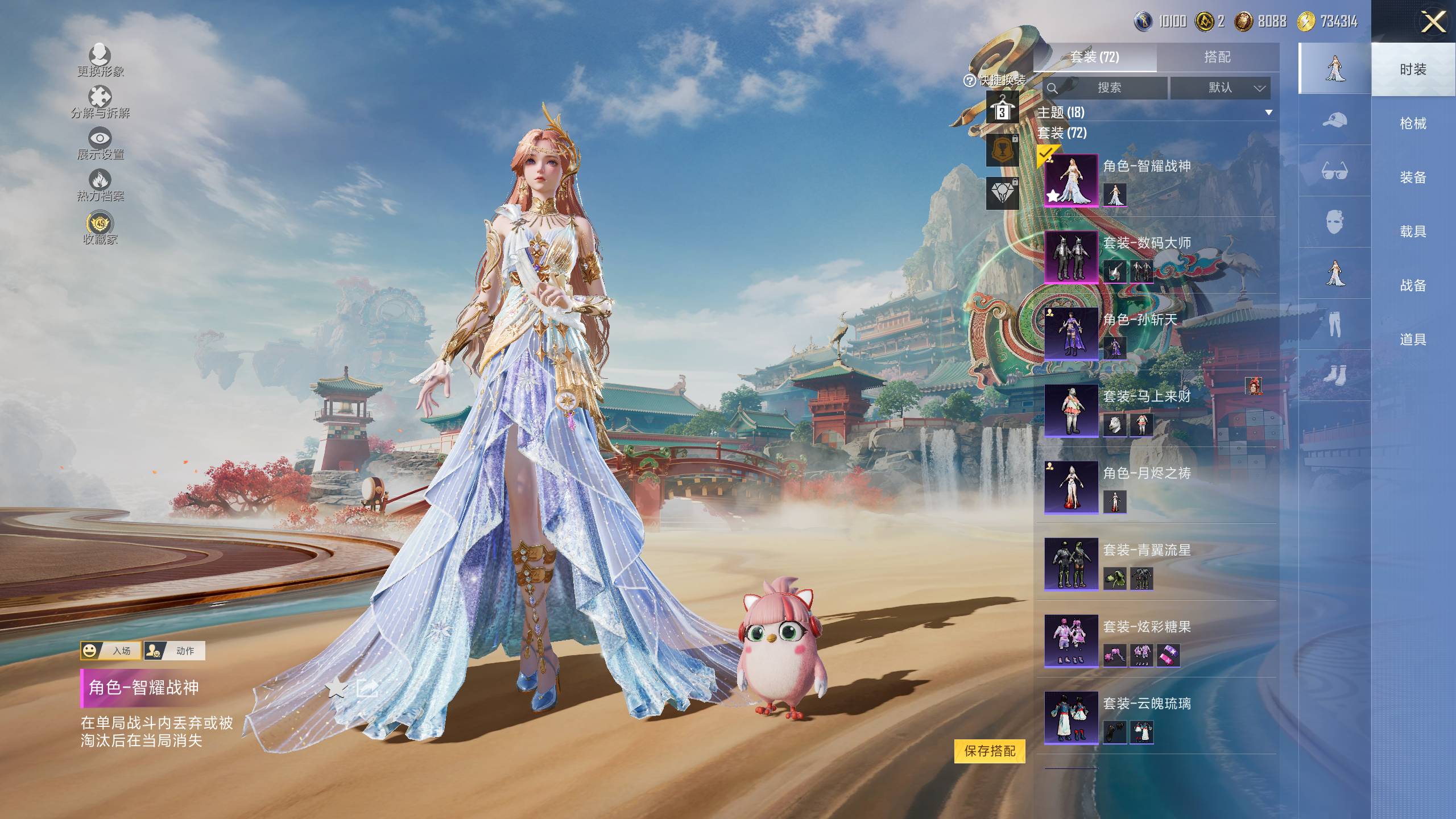Open the 默认 sort dropdown

coord(1221,88)
